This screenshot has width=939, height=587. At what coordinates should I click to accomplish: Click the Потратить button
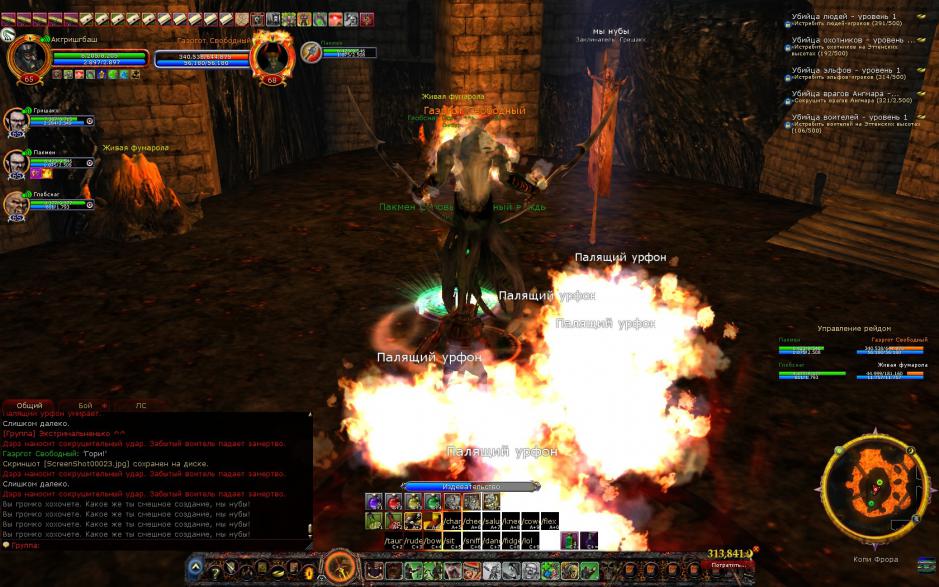coord(729,565)
